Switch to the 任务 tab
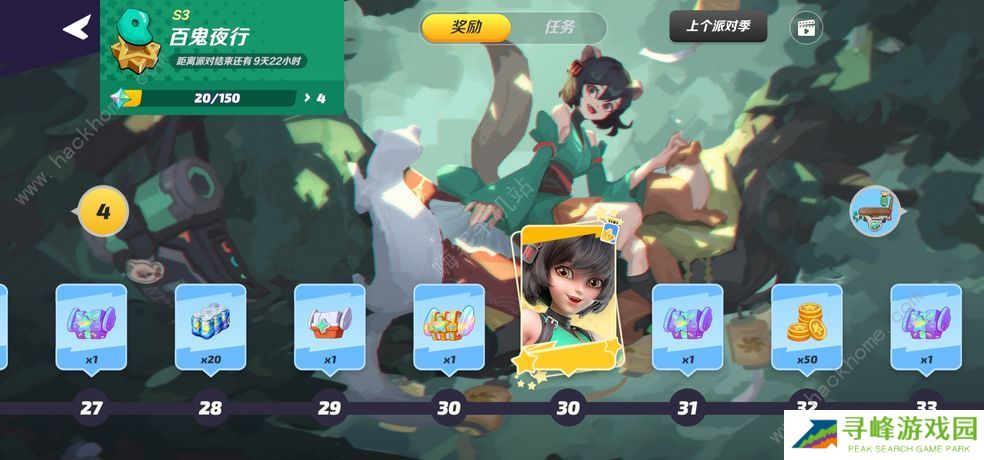This screenshot has width=984, height=460. click(x=559, y=28)
